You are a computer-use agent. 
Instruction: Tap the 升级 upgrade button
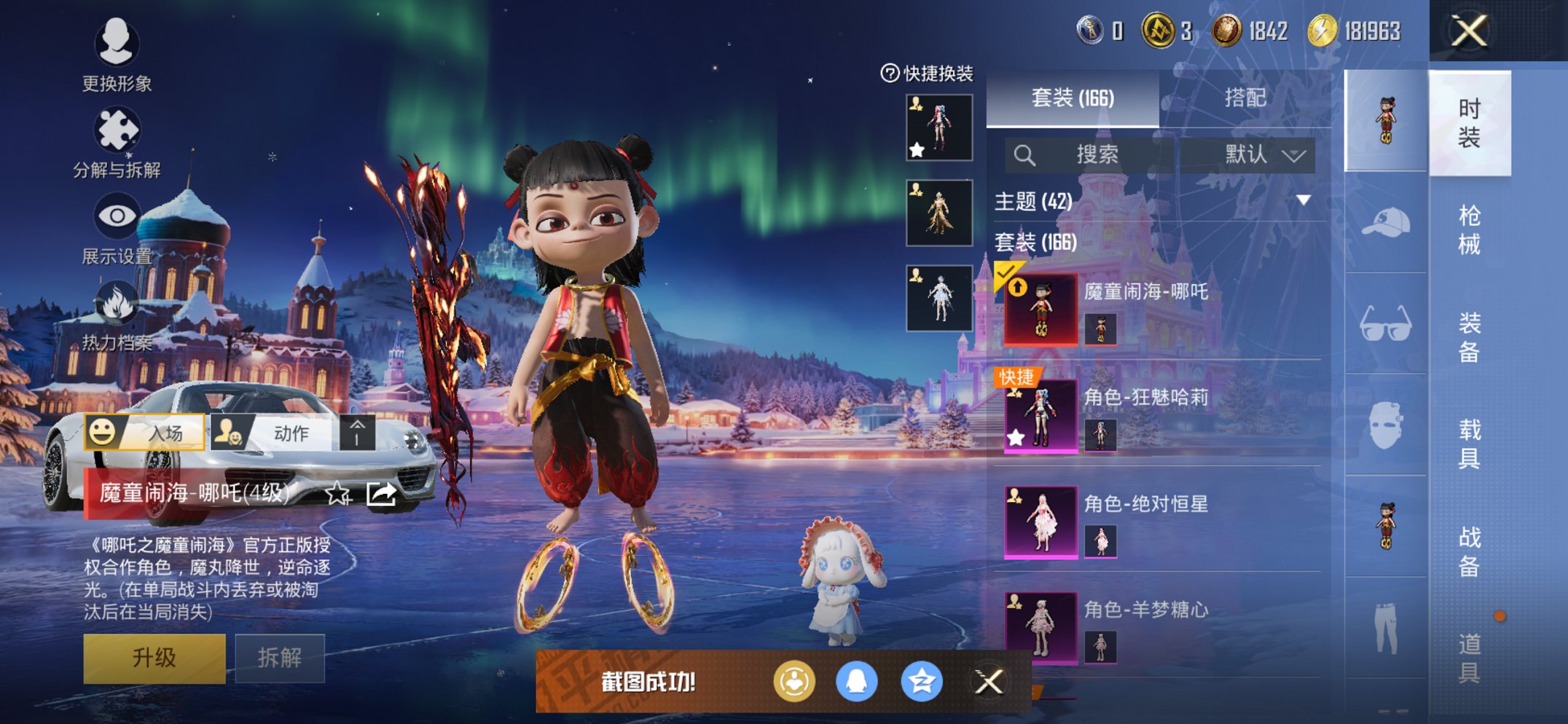154,658
